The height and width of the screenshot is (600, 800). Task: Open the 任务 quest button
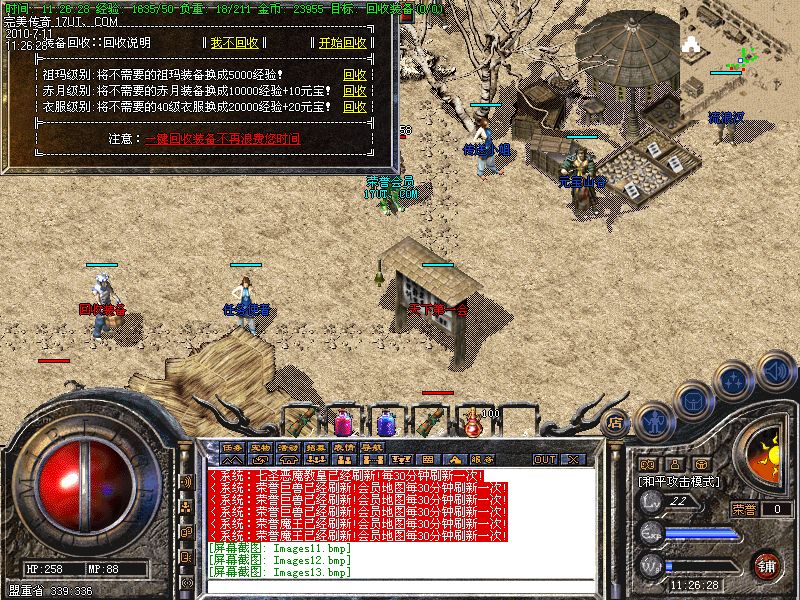point(232,446)
